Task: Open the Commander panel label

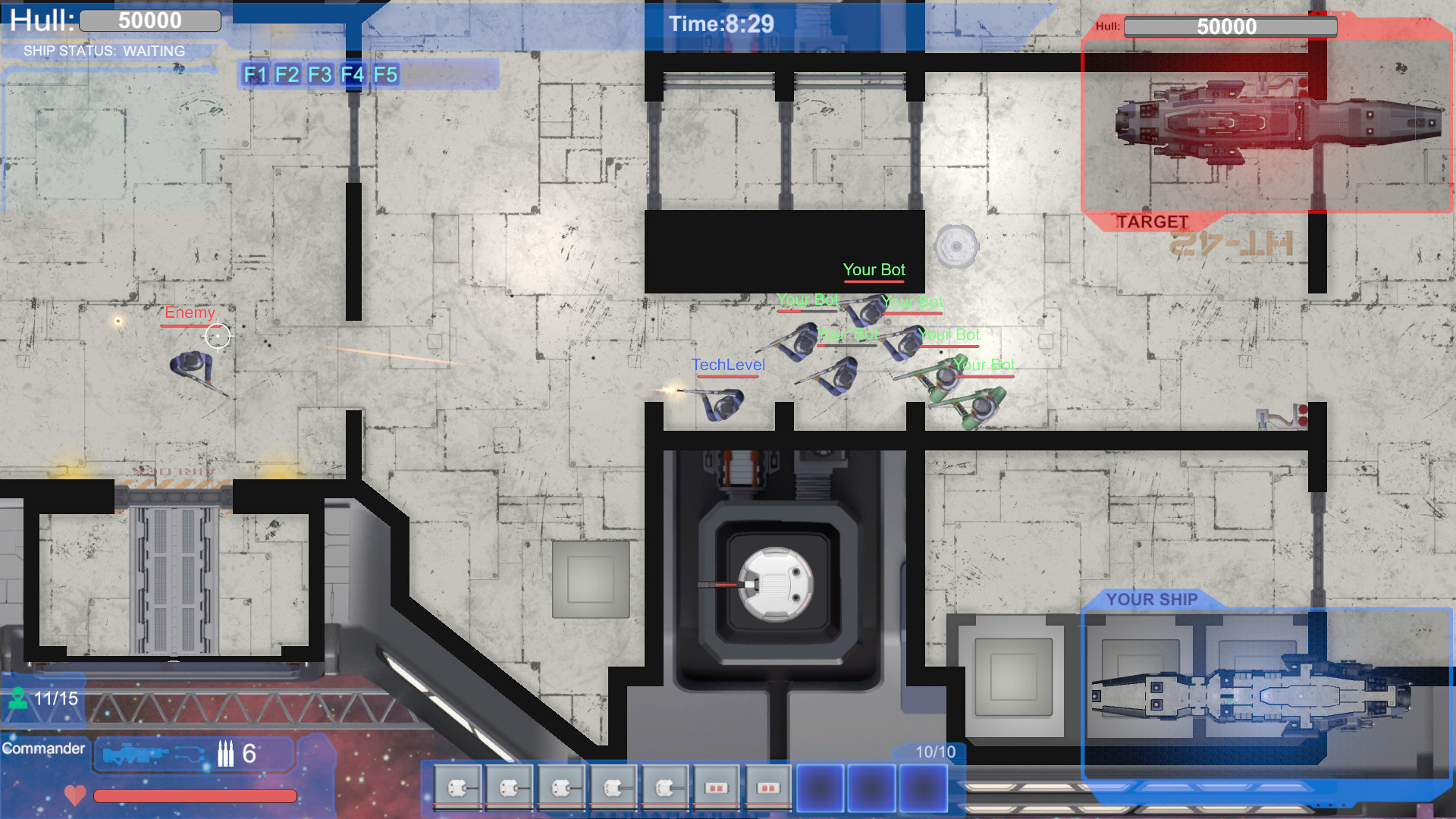Action: [x=45, y=748]
